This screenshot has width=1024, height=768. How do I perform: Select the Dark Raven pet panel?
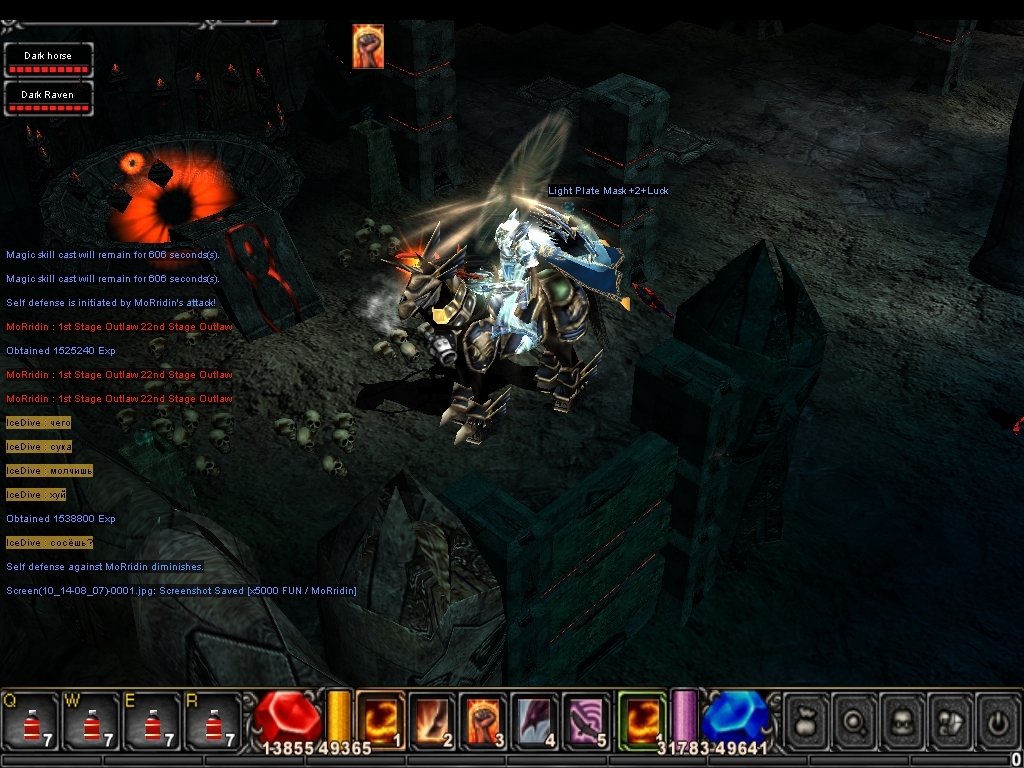(48, 98)
